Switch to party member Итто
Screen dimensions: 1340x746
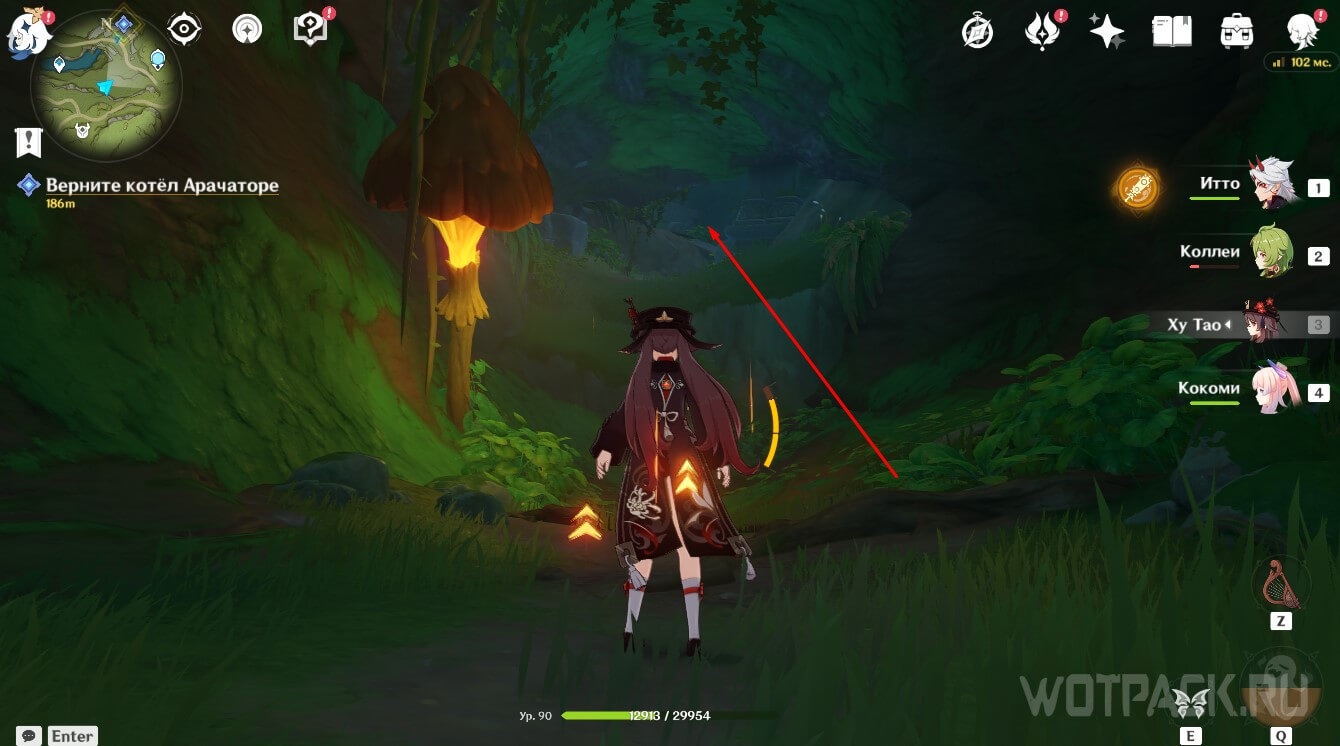click(x=1270, y=186)
